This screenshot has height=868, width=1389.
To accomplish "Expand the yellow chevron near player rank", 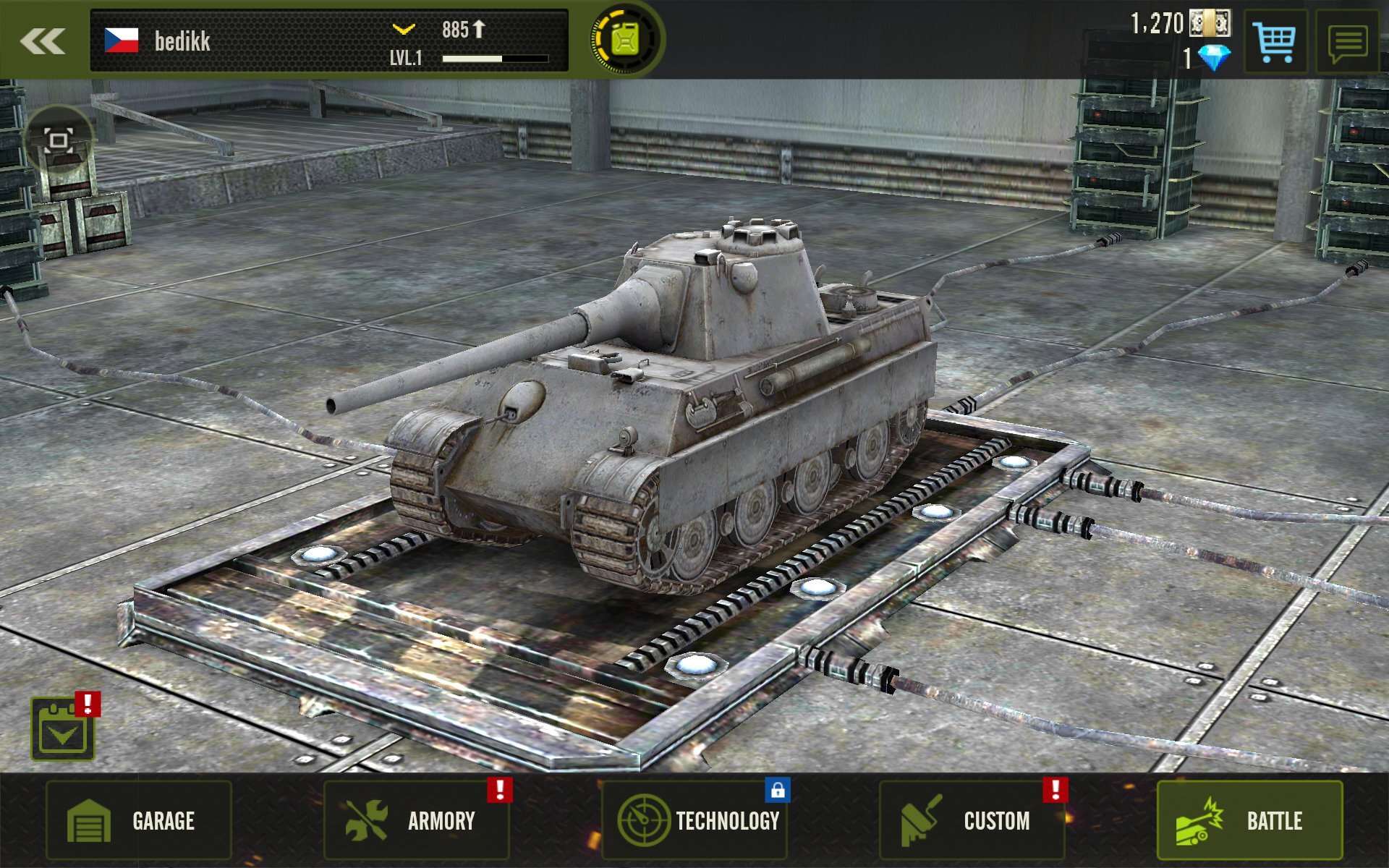I will coord(403,29).
